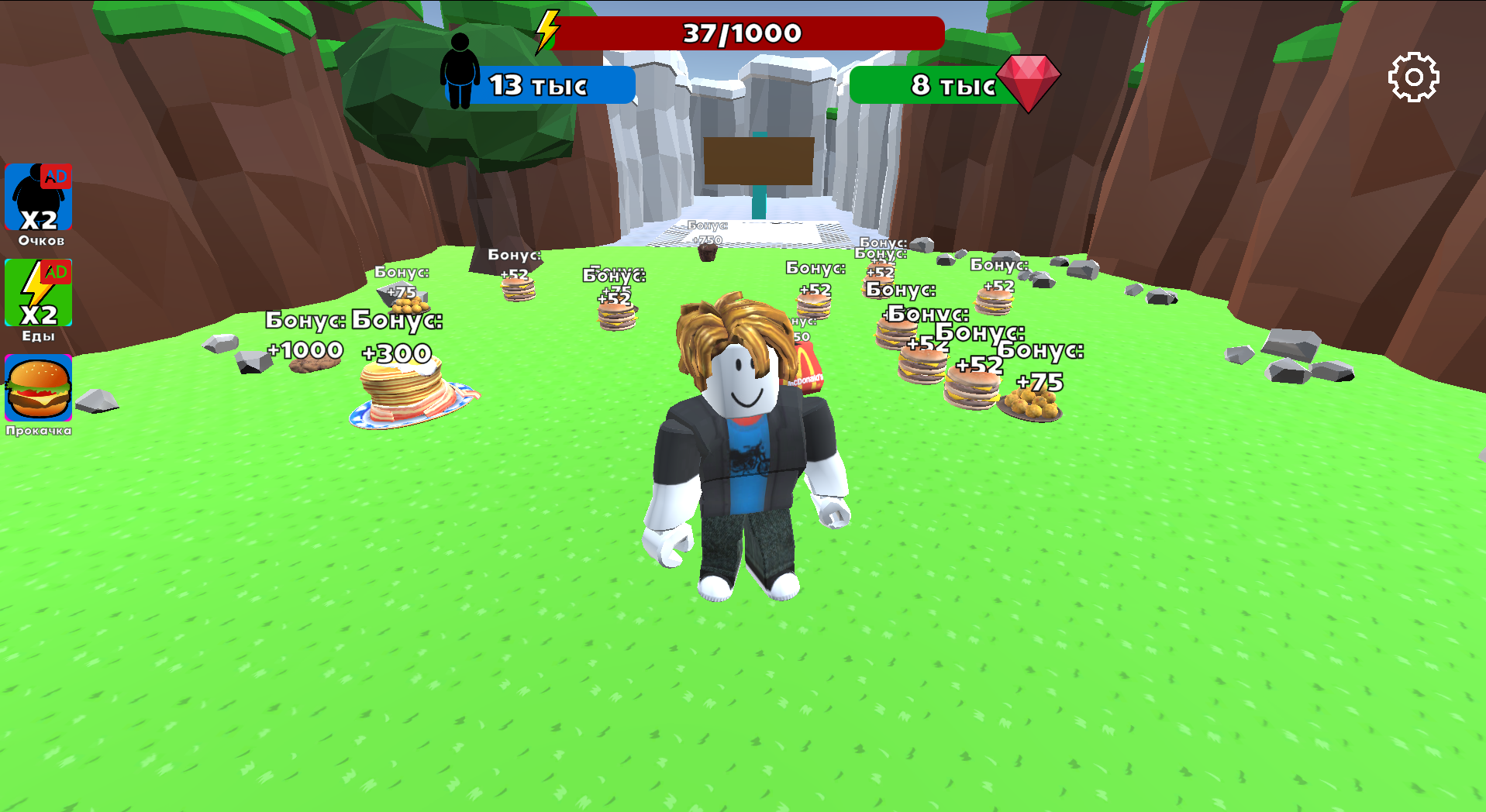Click the 37/1000 progress bar
1486x812 pixels.
pos(740,33)
